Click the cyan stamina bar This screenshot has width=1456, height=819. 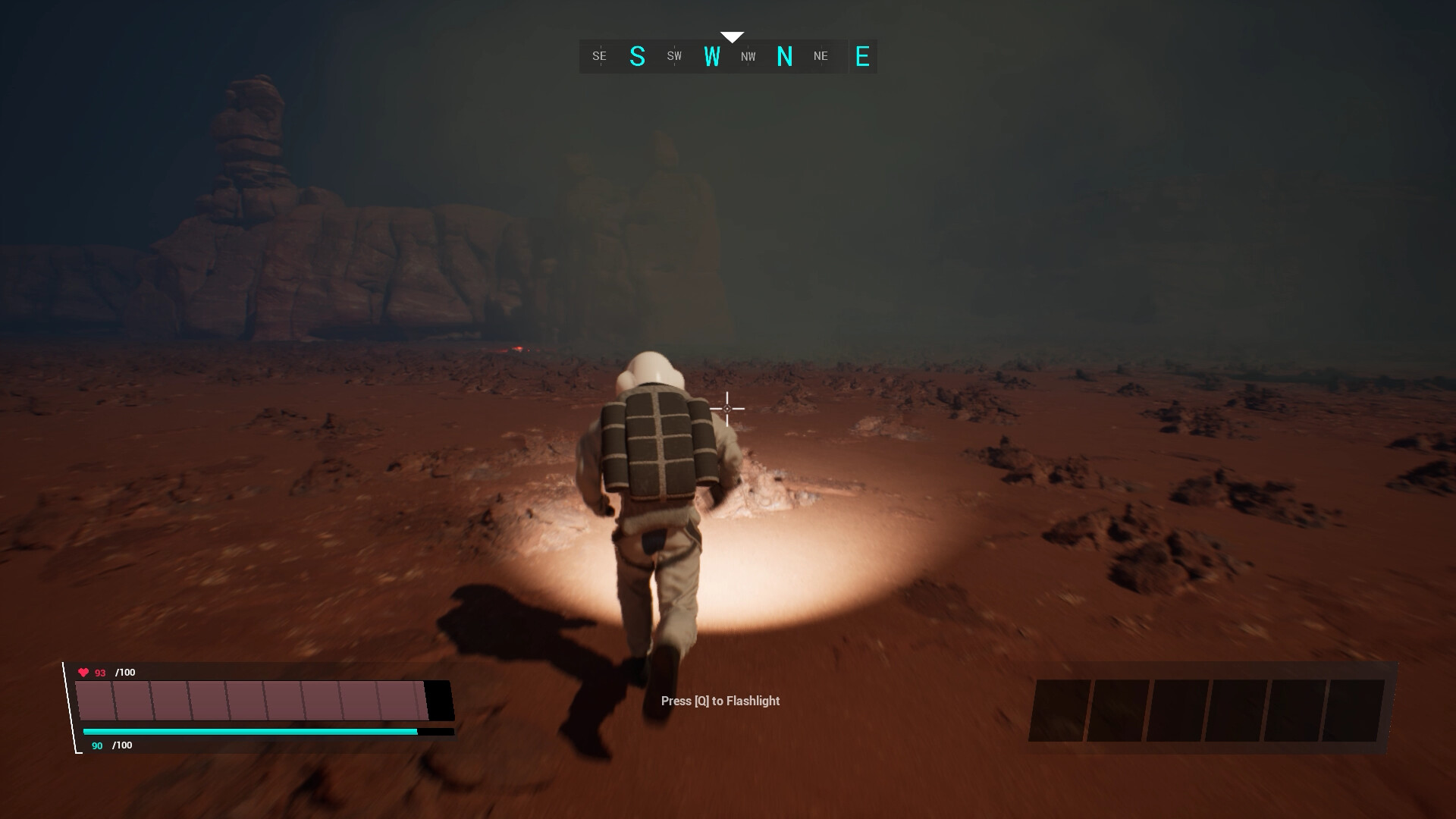click(x=250, y=731)
